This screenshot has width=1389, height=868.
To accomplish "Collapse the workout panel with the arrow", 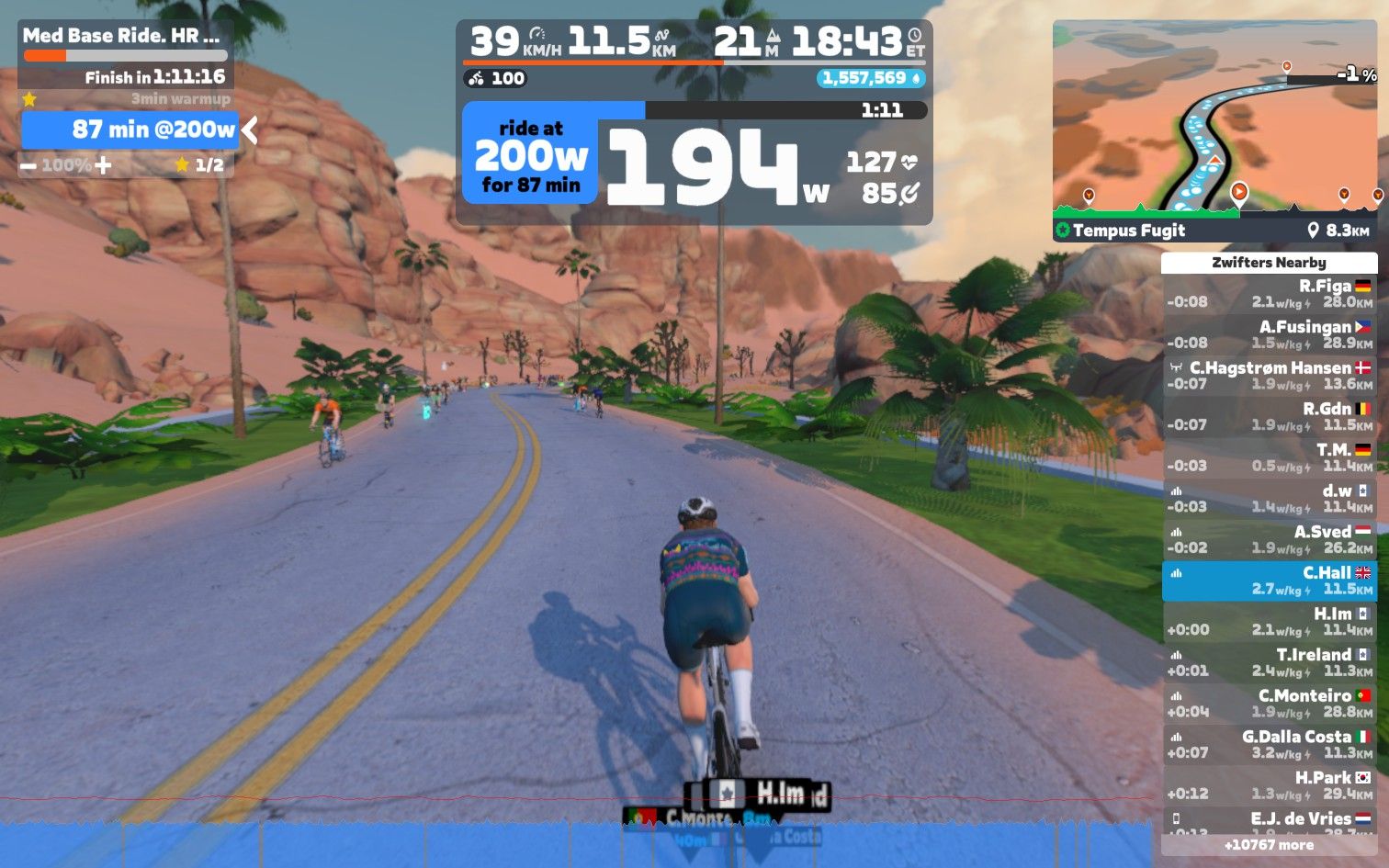I will [x=249, y=130].
